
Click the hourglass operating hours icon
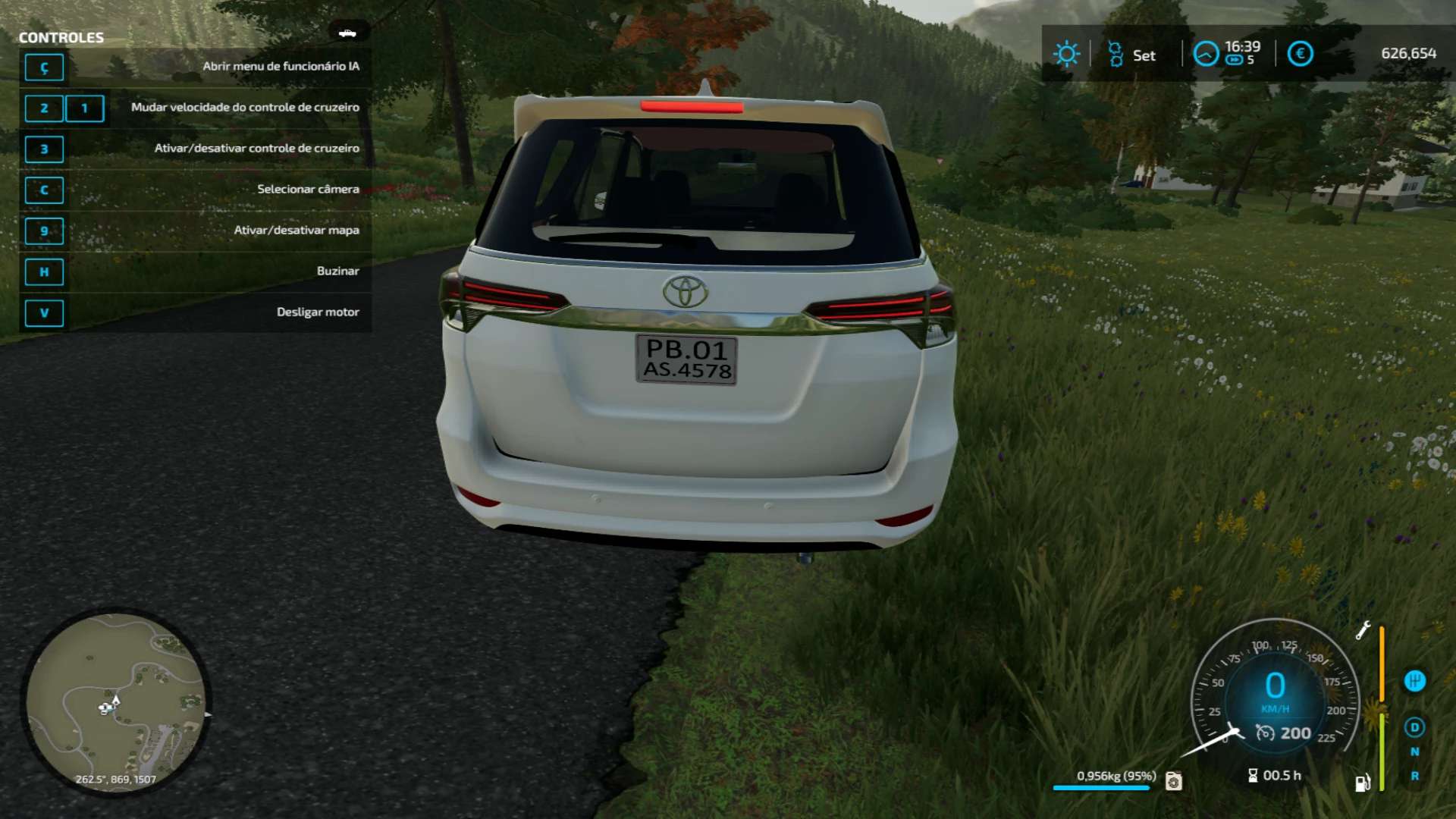click(x=1253, y=775)
